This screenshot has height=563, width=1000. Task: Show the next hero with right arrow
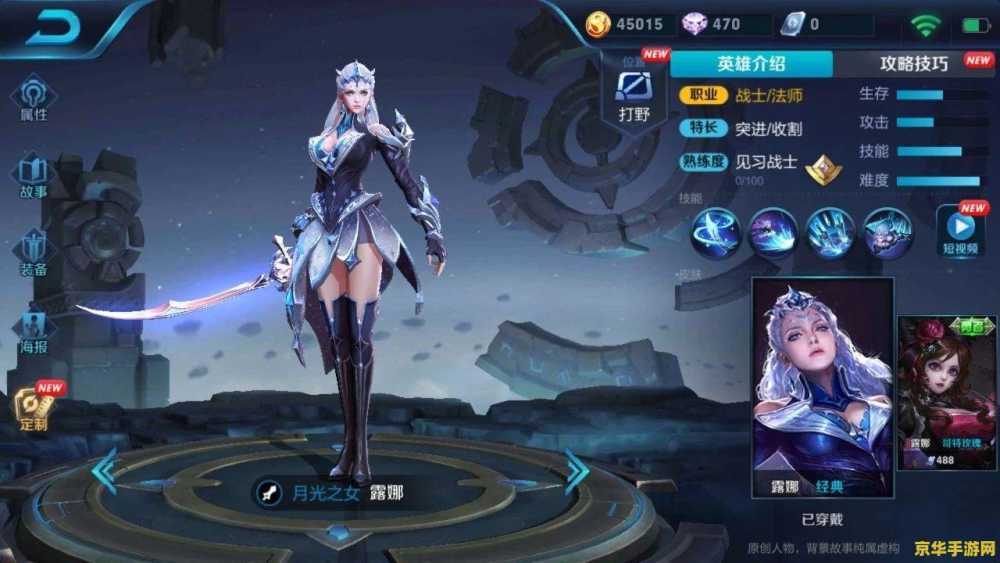[576, 472]
